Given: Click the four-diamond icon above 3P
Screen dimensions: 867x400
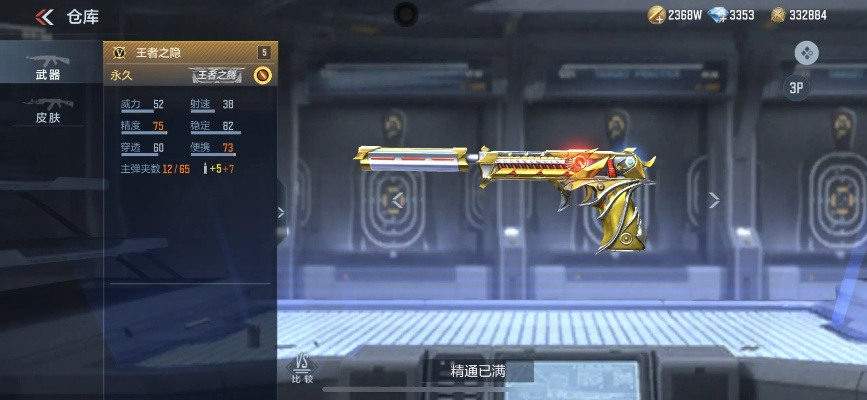Looking at the screenshot, I should pos(807,52).
